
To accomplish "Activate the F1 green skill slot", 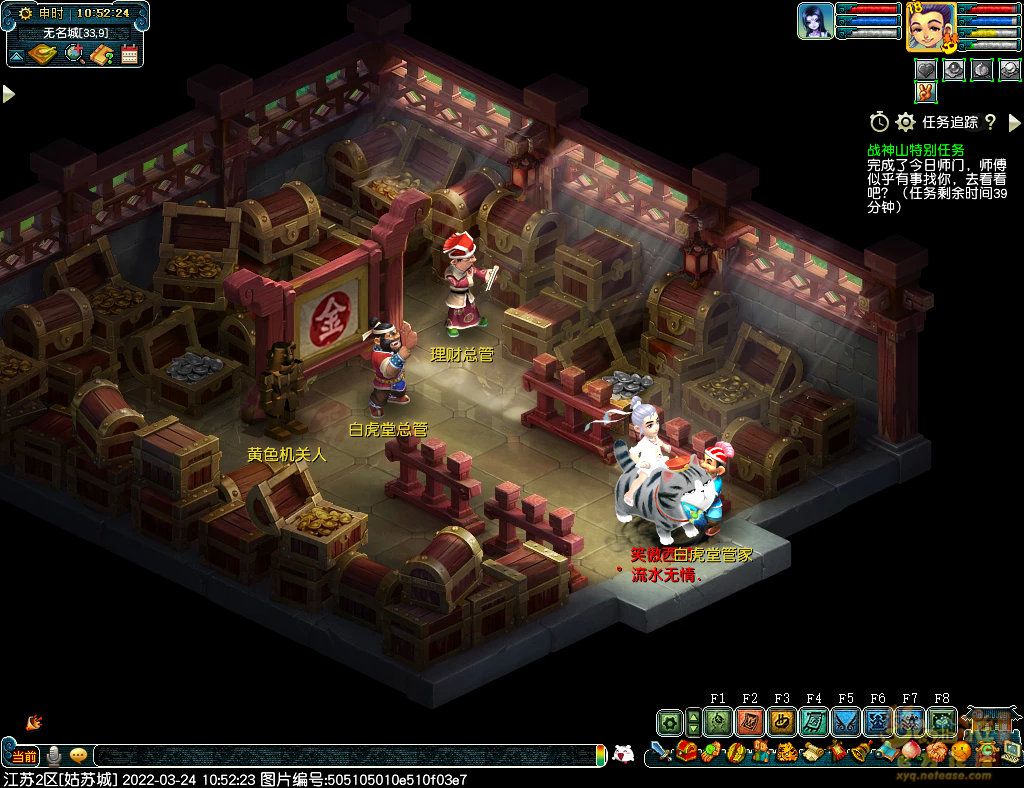I will pyautogui.click(x=717, y=721).
